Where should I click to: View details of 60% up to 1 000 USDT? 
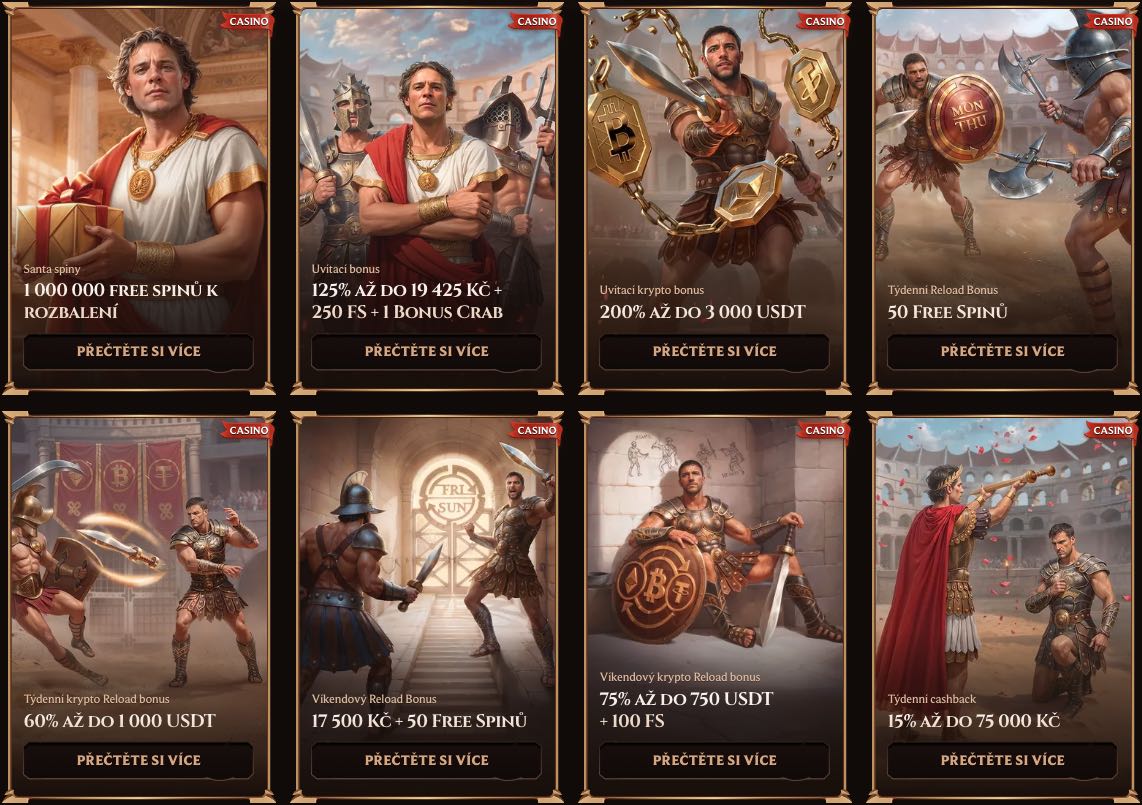[x=138, y=760]
